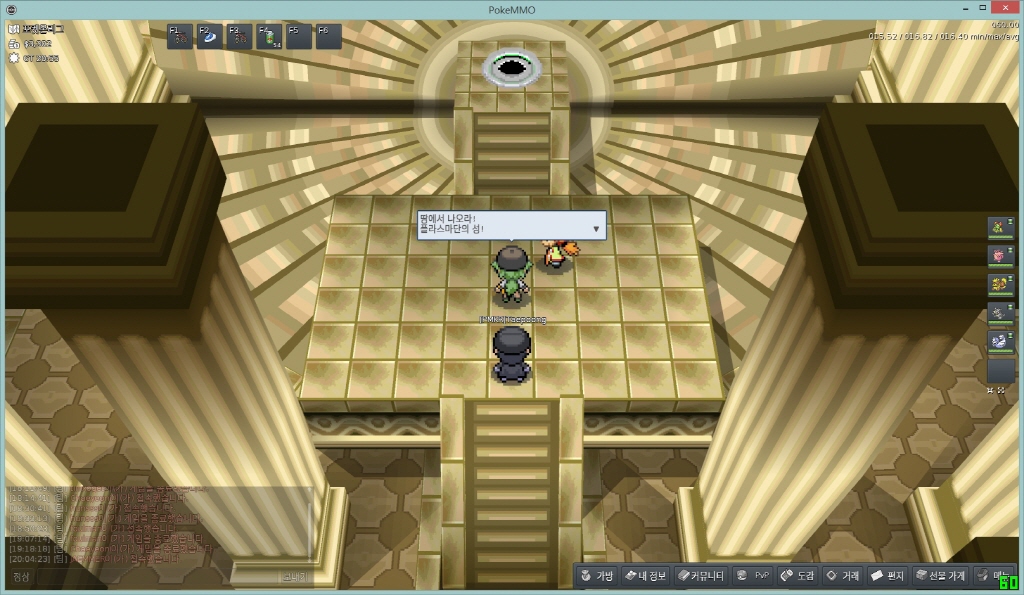
Task: Select the white-blue Pokémon party slot
Action: point(1000,341)
